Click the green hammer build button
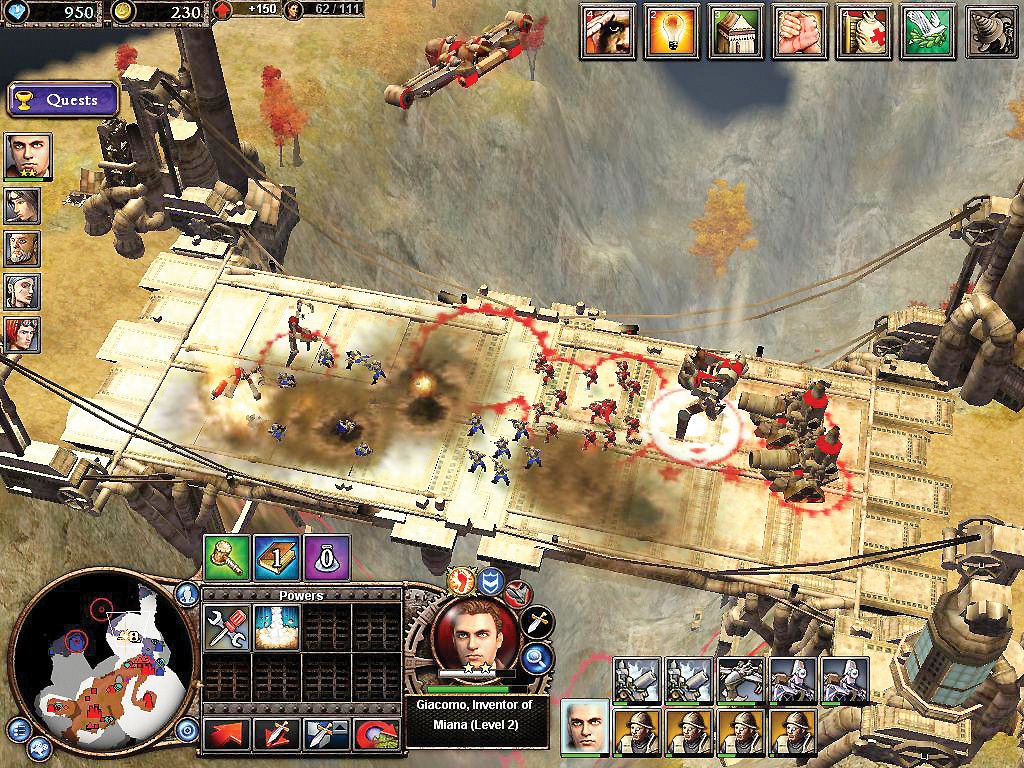This screenshot has height=768, width=1024. coord(226,557)
